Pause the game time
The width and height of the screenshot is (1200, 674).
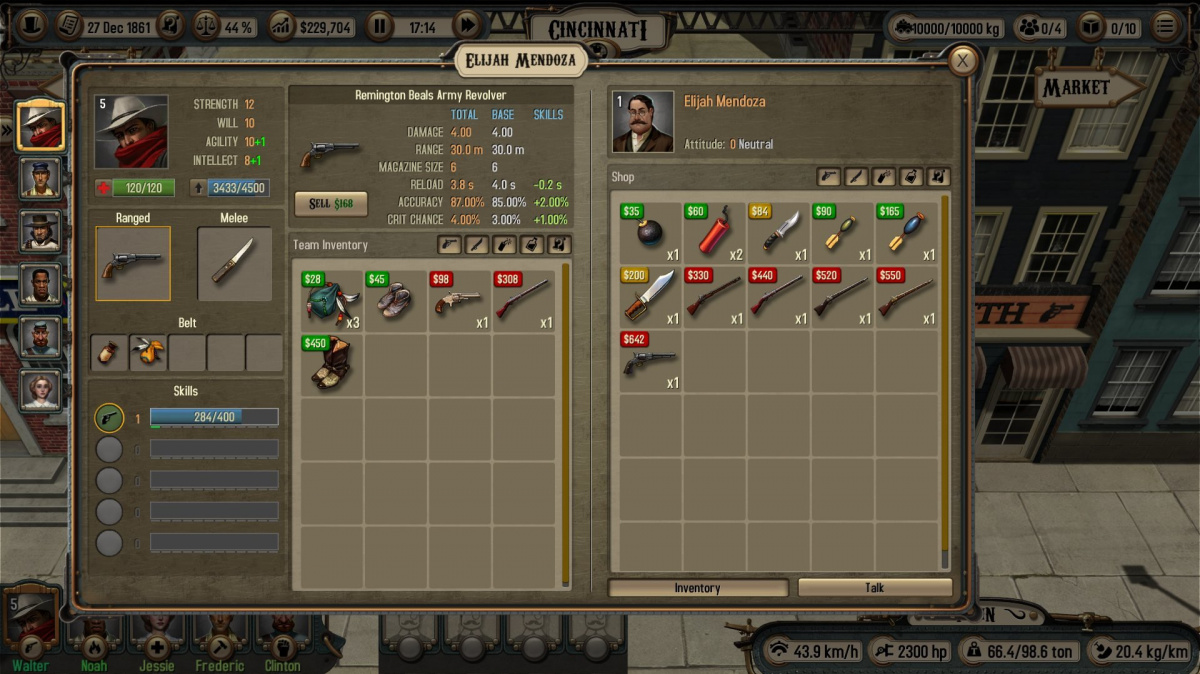[x=379, y=27]
